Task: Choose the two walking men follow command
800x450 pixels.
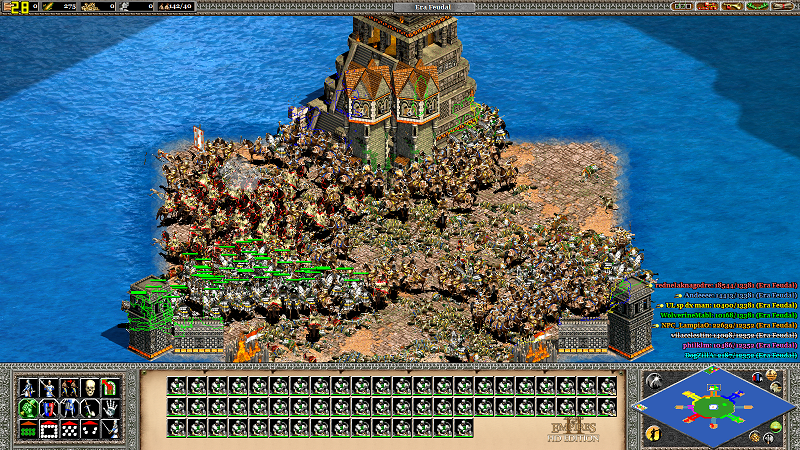Action: click(x=69, y=387)
